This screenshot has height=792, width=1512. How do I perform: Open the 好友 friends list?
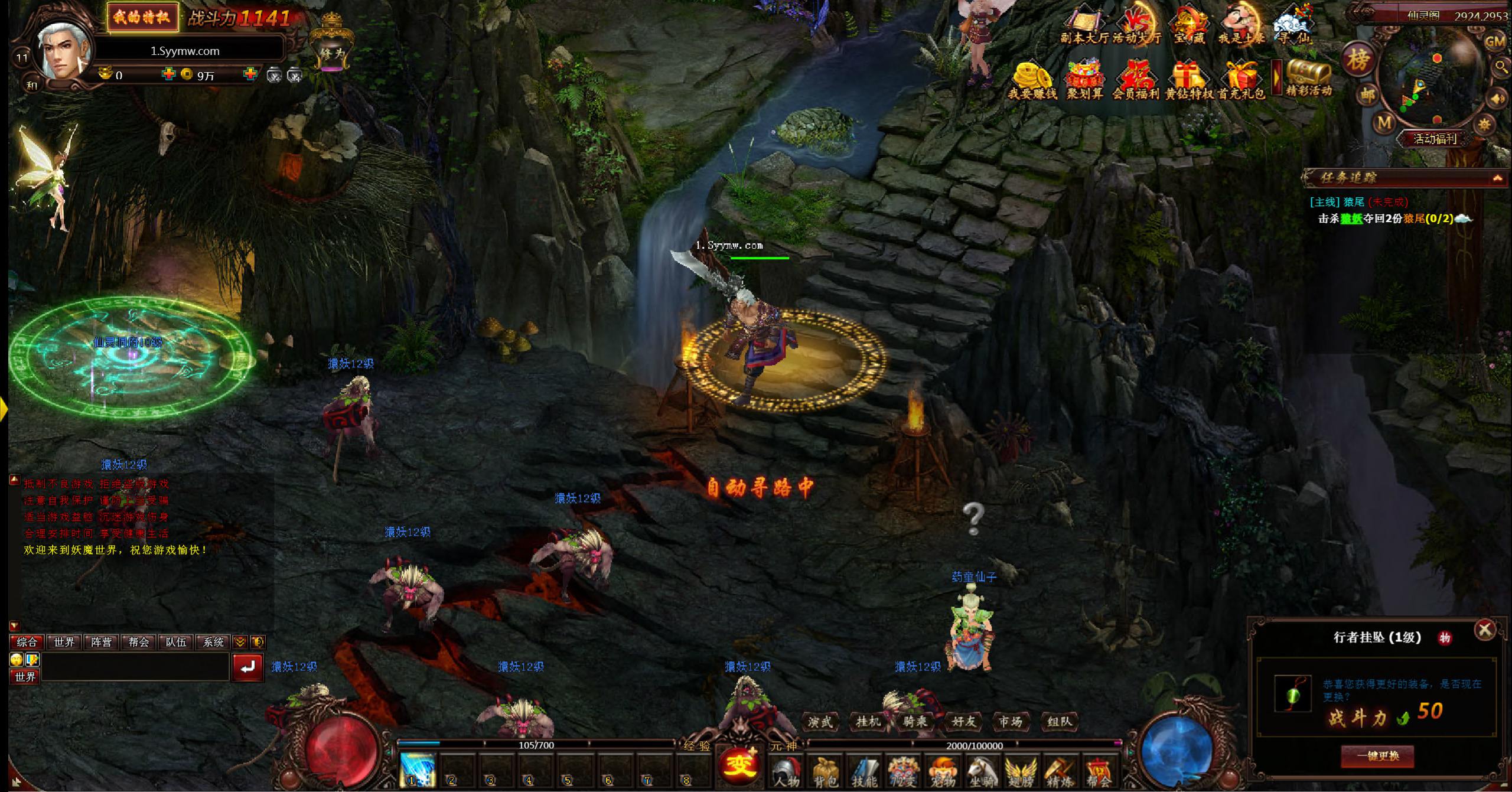(963, 721)
